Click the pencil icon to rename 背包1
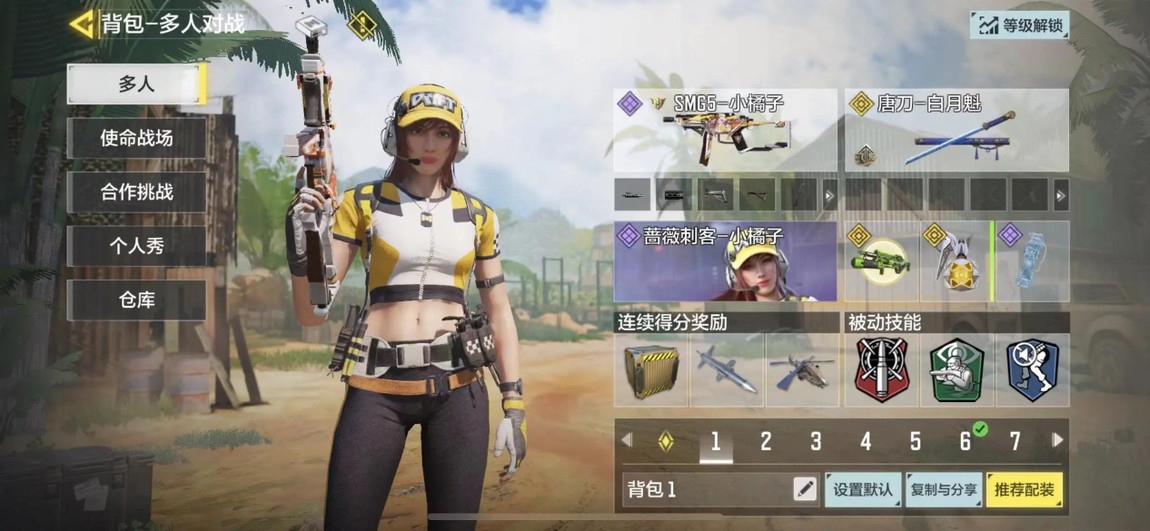The image size is (1150, 531). 804,489
